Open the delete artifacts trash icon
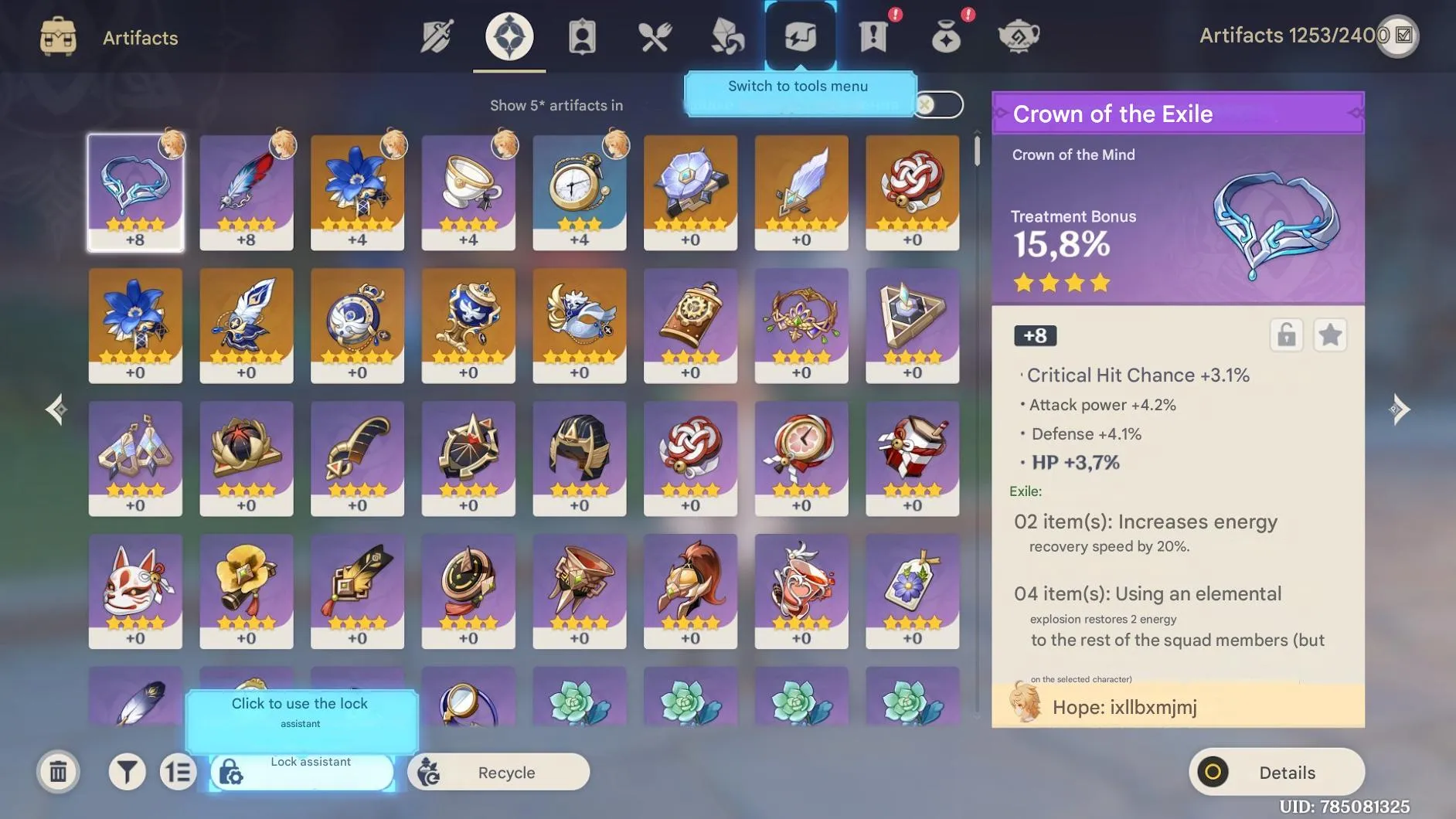The image size is (1456, 819). [x=59, y=771]
